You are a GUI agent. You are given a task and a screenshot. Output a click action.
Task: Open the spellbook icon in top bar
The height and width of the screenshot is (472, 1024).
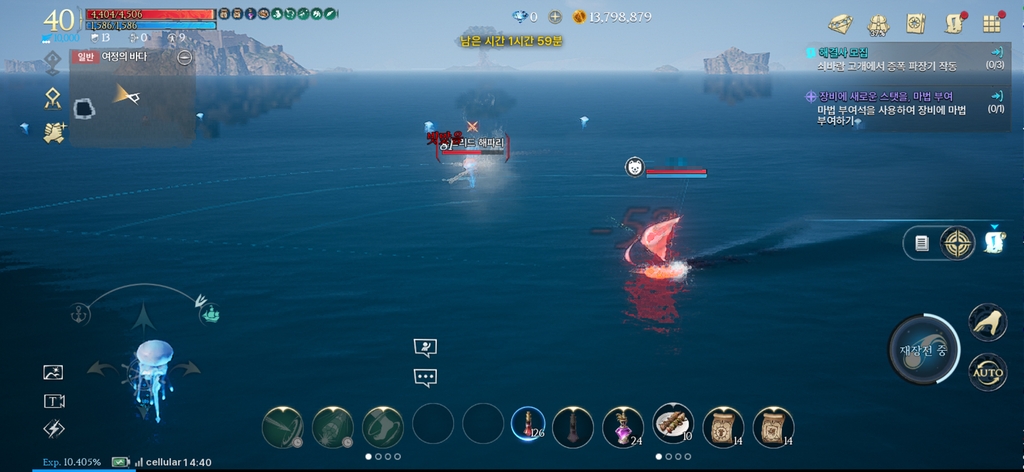[915, 23]
